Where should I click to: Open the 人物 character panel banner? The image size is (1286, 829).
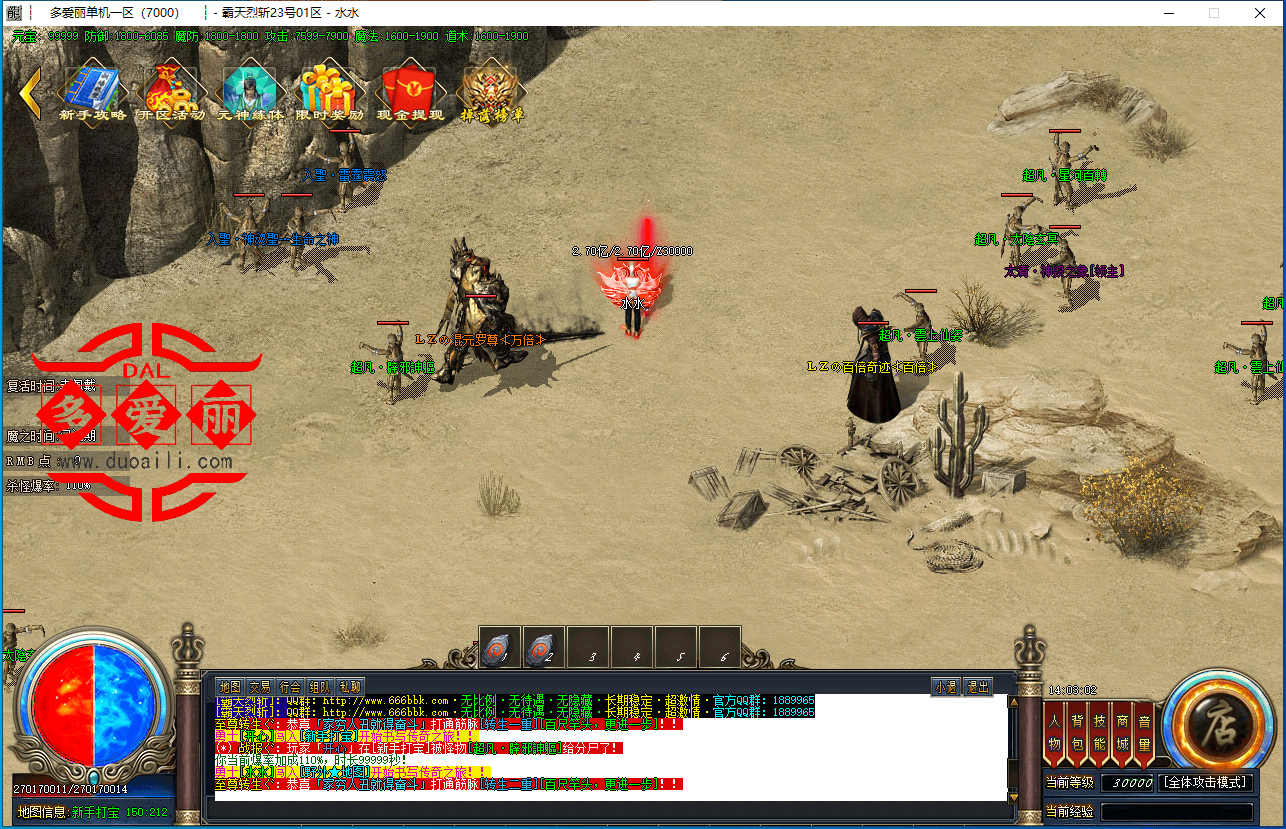click(1055, 732)
